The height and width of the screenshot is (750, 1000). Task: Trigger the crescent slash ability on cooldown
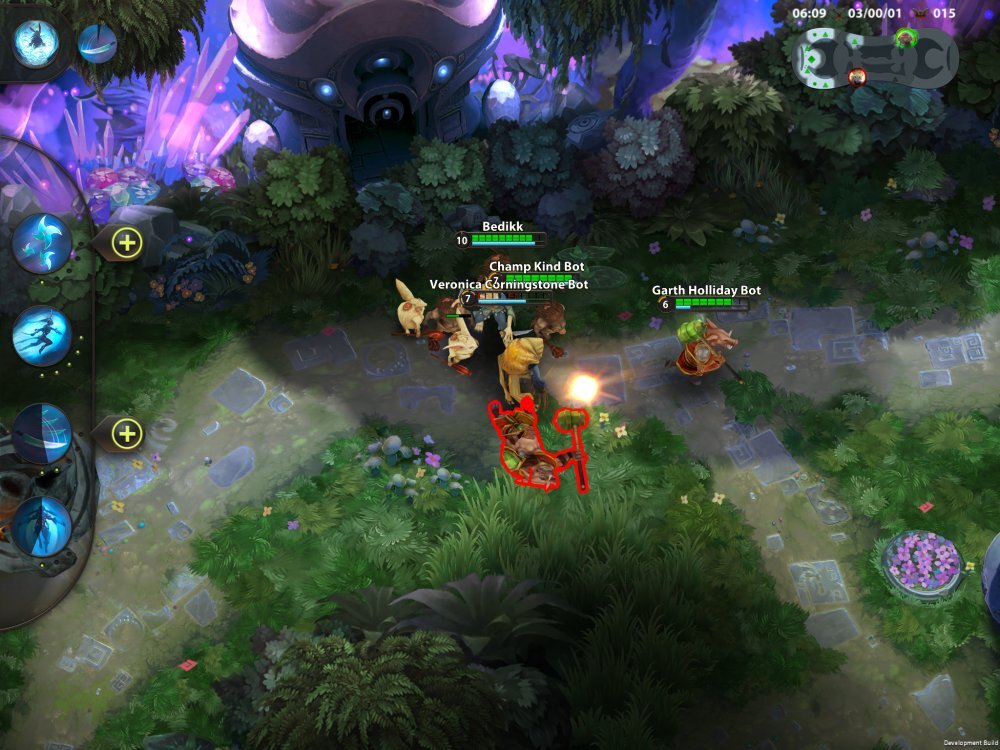tap(42, 433)
